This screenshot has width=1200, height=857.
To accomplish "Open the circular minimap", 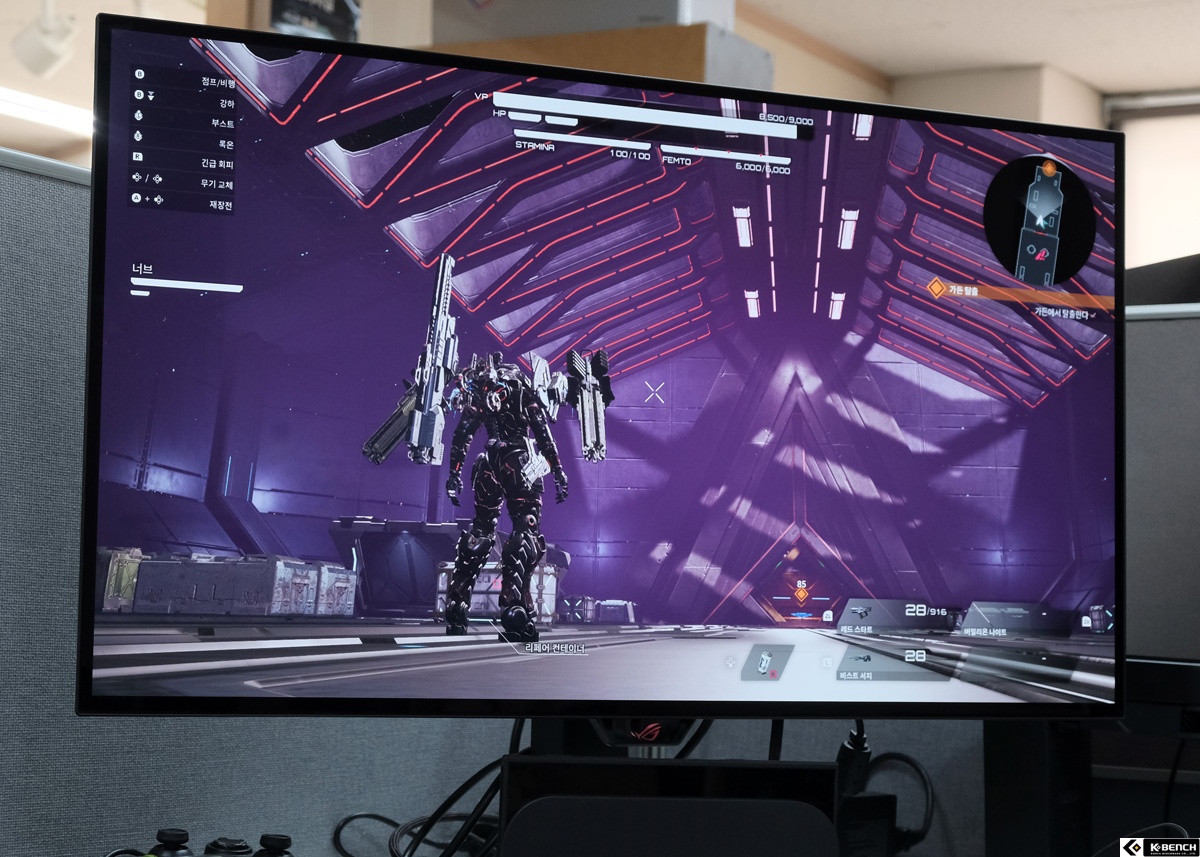I will (1039, 219).
